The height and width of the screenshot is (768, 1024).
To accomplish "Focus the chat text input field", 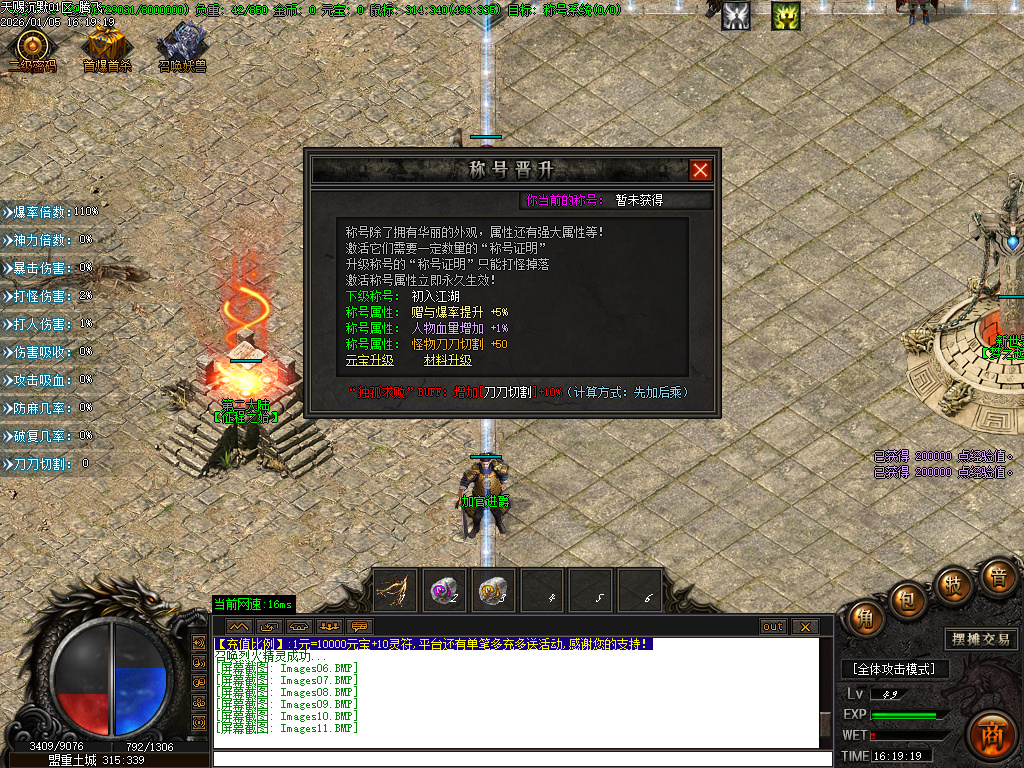I will (x=520, y=758).
